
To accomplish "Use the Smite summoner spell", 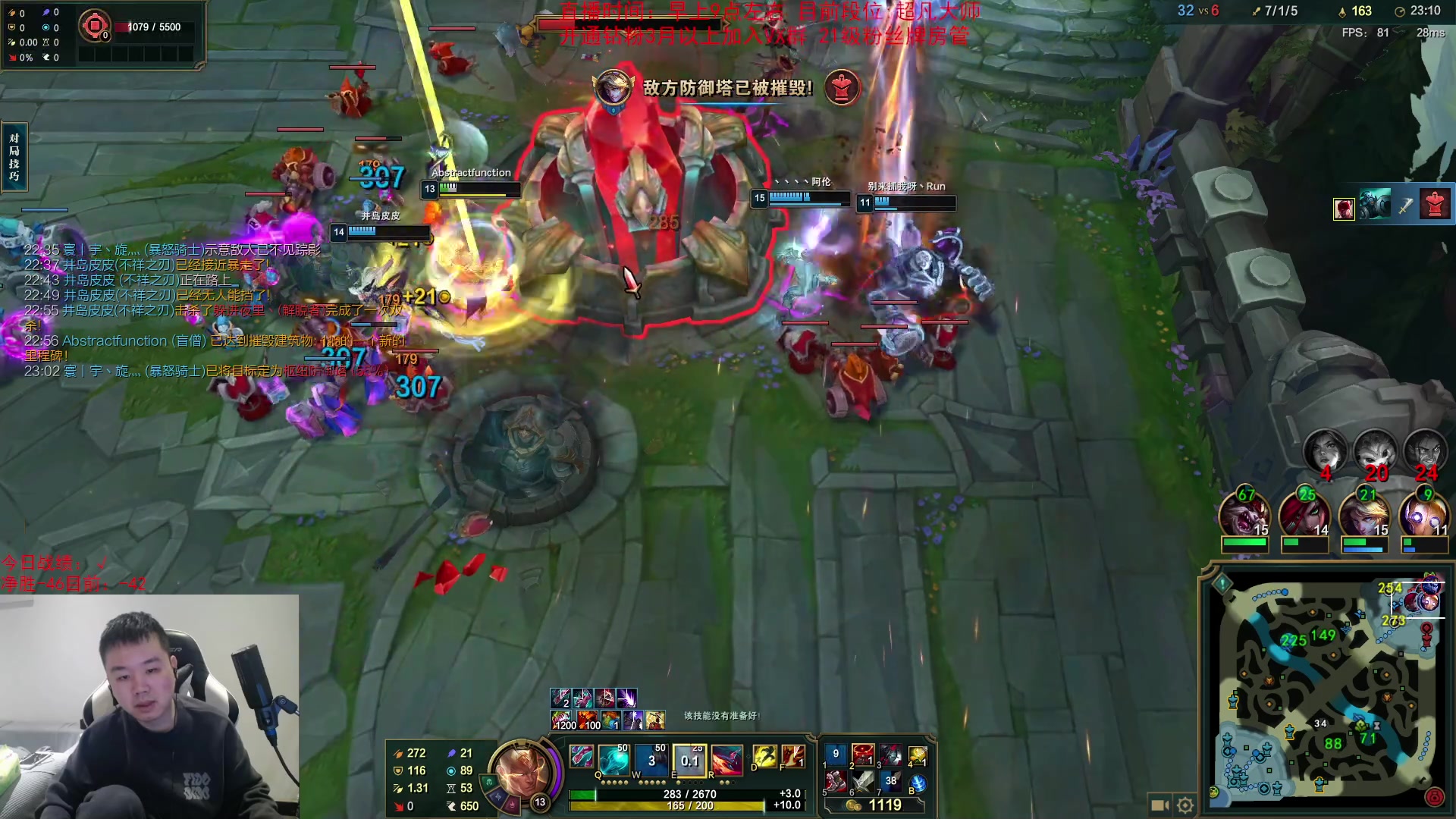I will coord(792,756).
